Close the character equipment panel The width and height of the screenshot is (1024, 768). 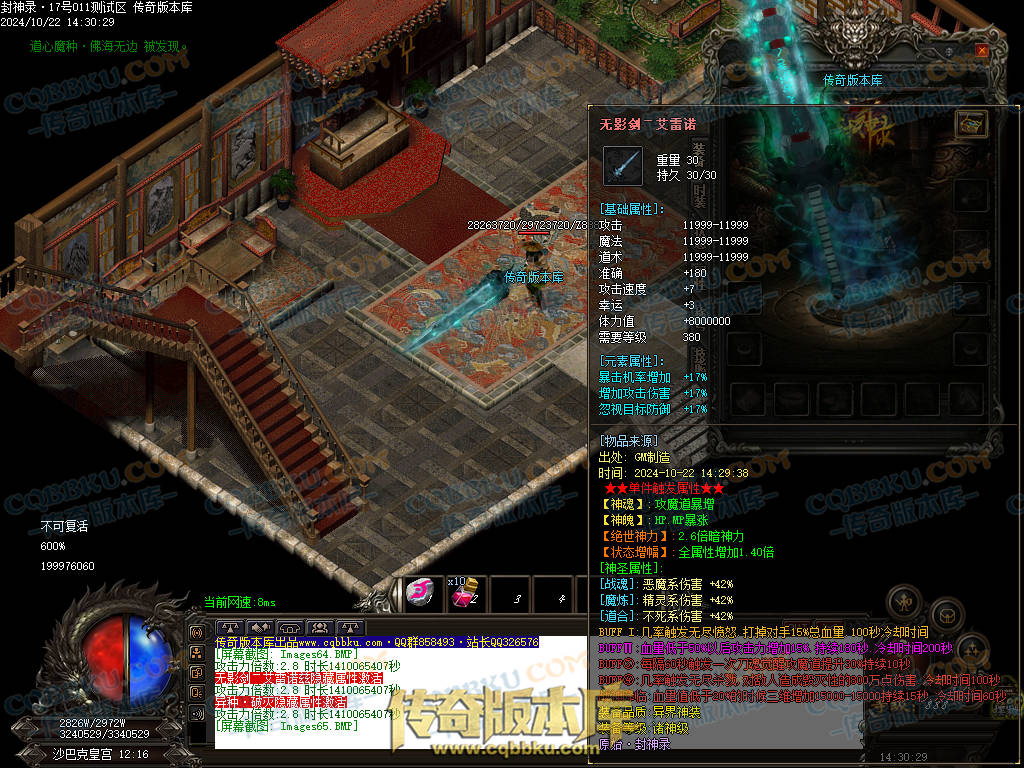pyautogui.click(x=982, y=50)
